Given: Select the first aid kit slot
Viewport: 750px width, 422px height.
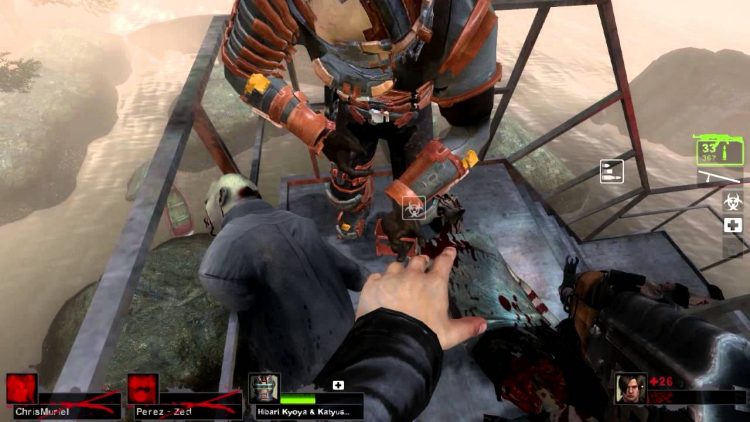Looking at the screenshot, I should pos(732,226).
